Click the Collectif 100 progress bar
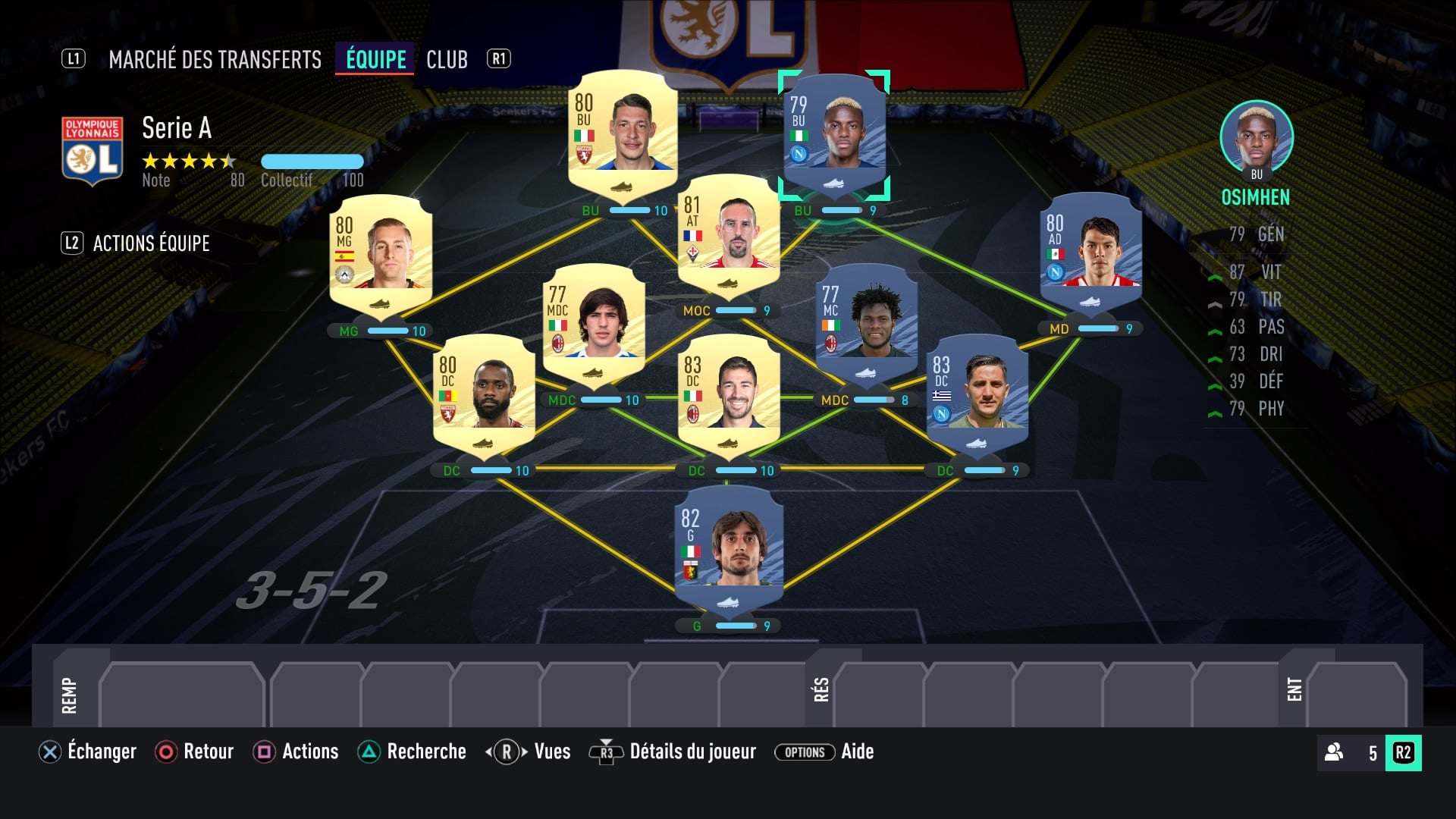The width and height of the screenshot is (1456, 819). (x=312, y=162)
